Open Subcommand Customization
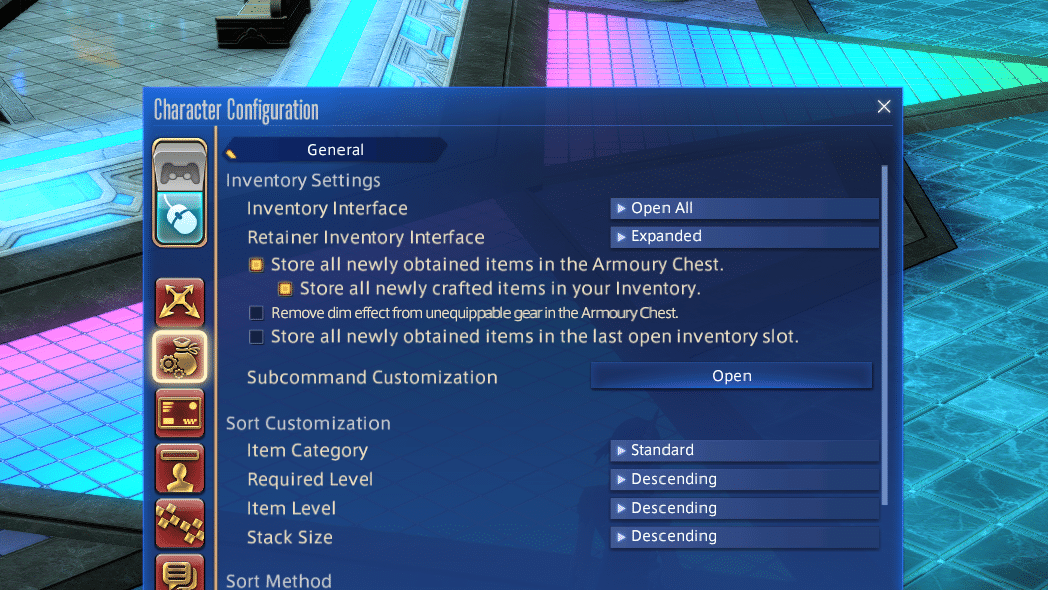 (731, 376)
